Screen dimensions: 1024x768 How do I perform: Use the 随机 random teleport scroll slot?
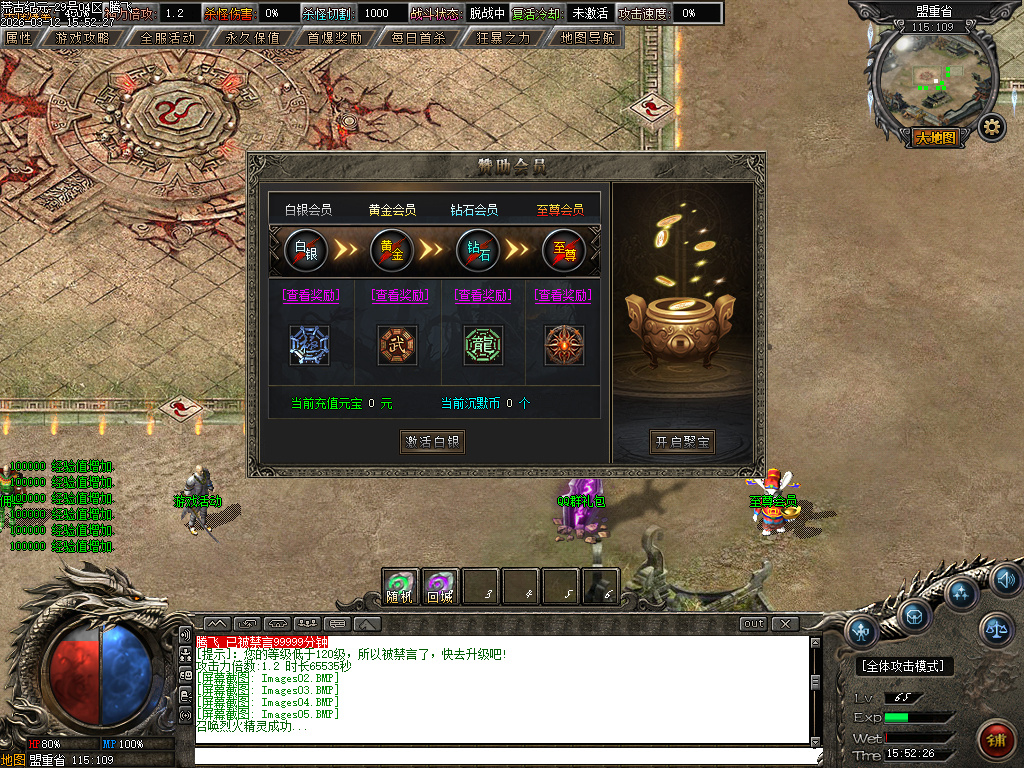(400, 586)
